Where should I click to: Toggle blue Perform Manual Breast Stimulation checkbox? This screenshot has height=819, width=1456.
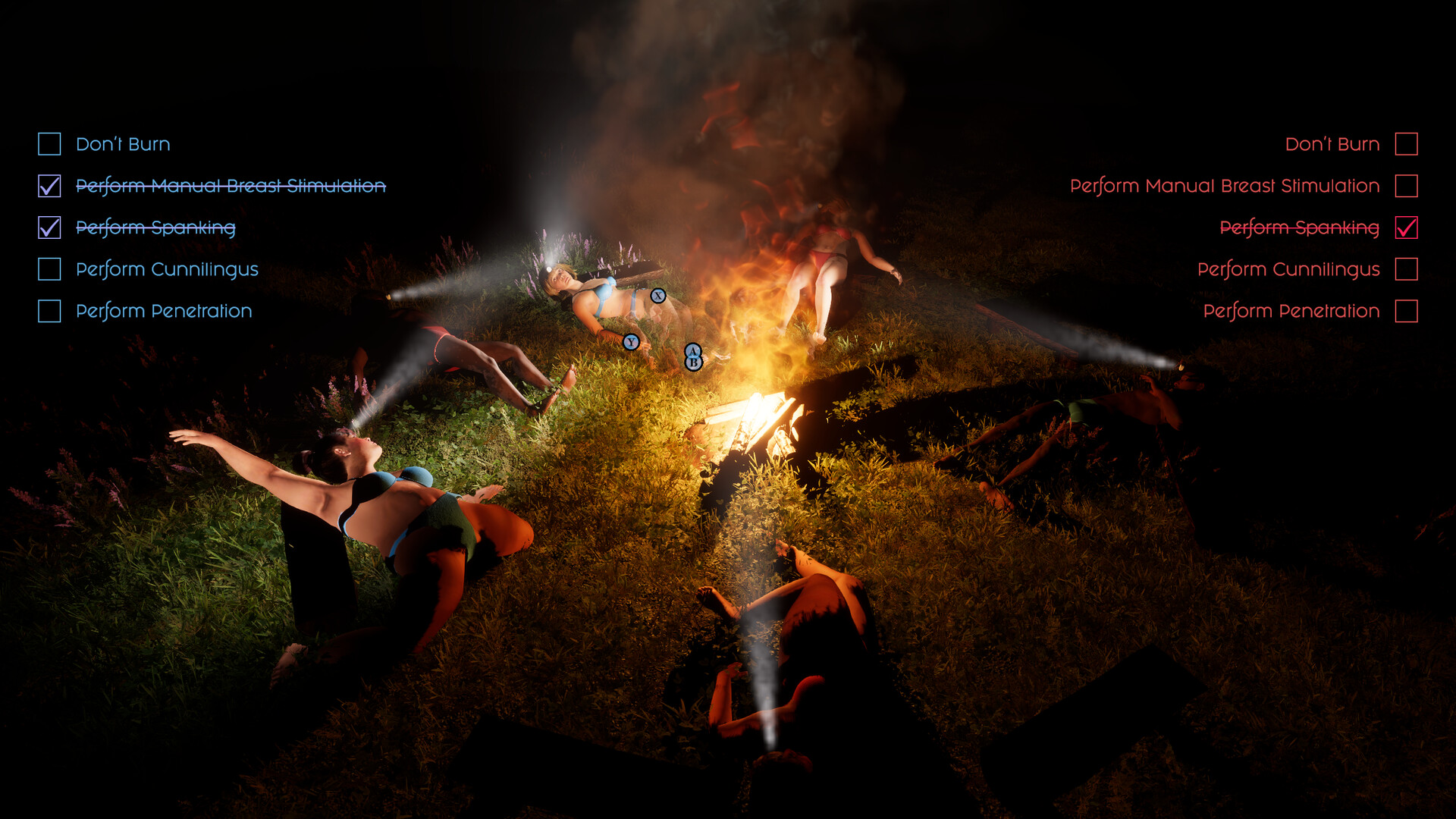coord(49,186)
